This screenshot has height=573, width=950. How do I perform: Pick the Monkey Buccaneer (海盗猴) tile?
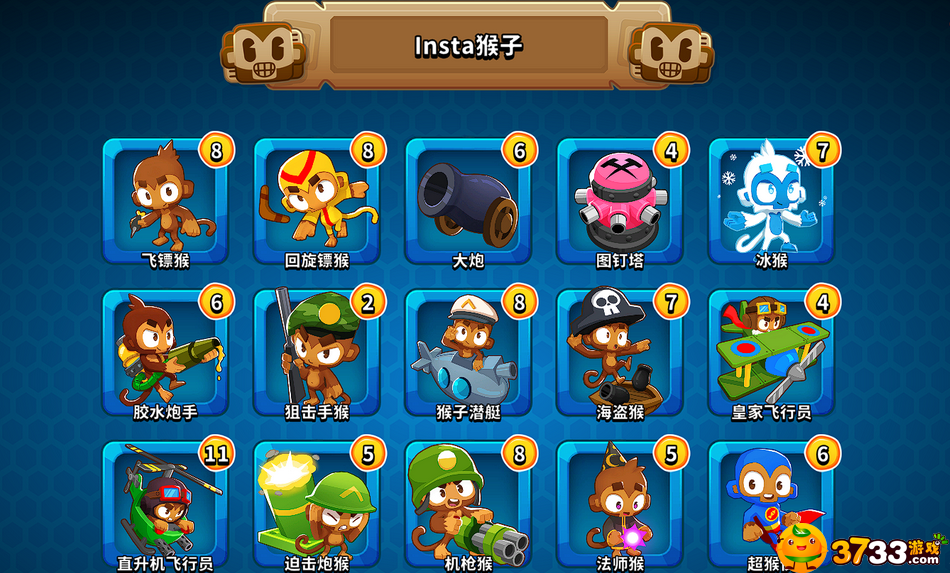click(620, 352)
